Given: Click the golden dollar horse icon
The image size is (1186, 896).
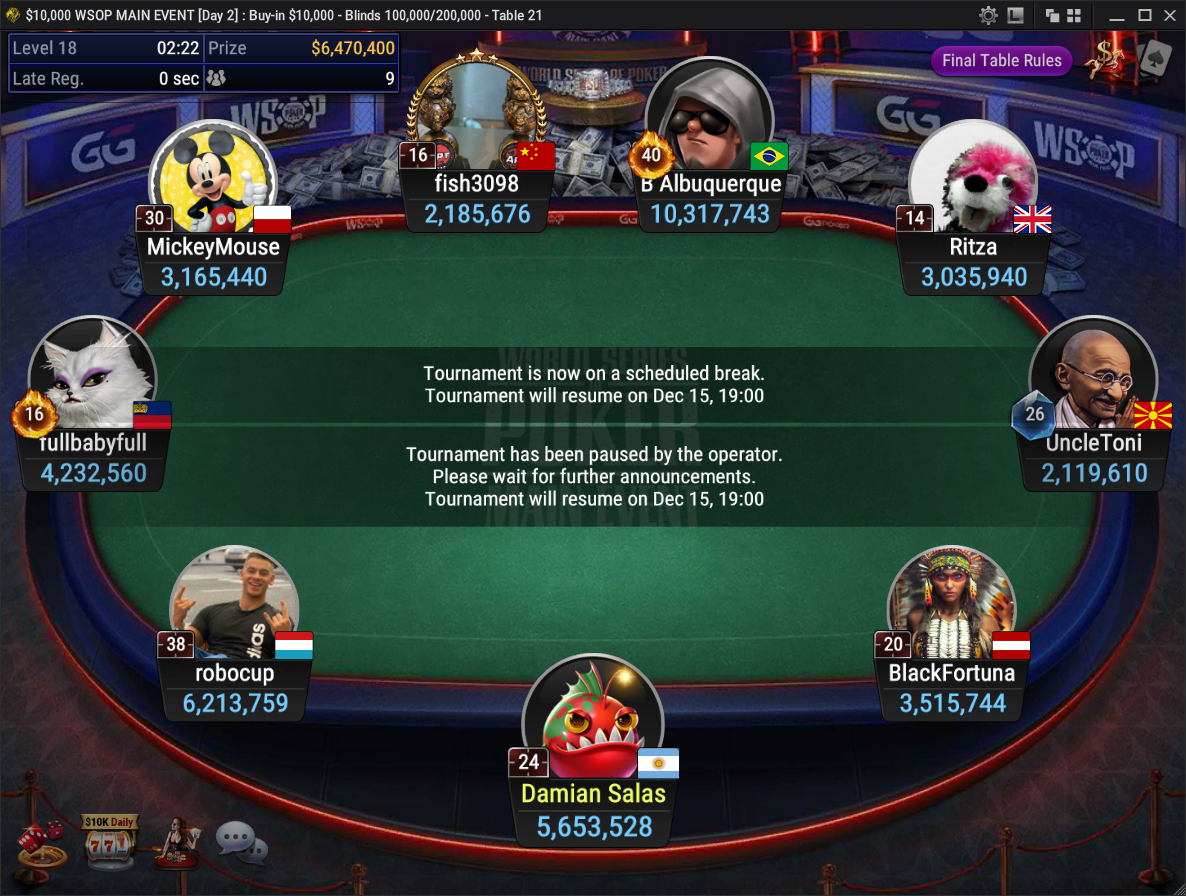Looking at the screenshot, I should (x=1106, y=60).
